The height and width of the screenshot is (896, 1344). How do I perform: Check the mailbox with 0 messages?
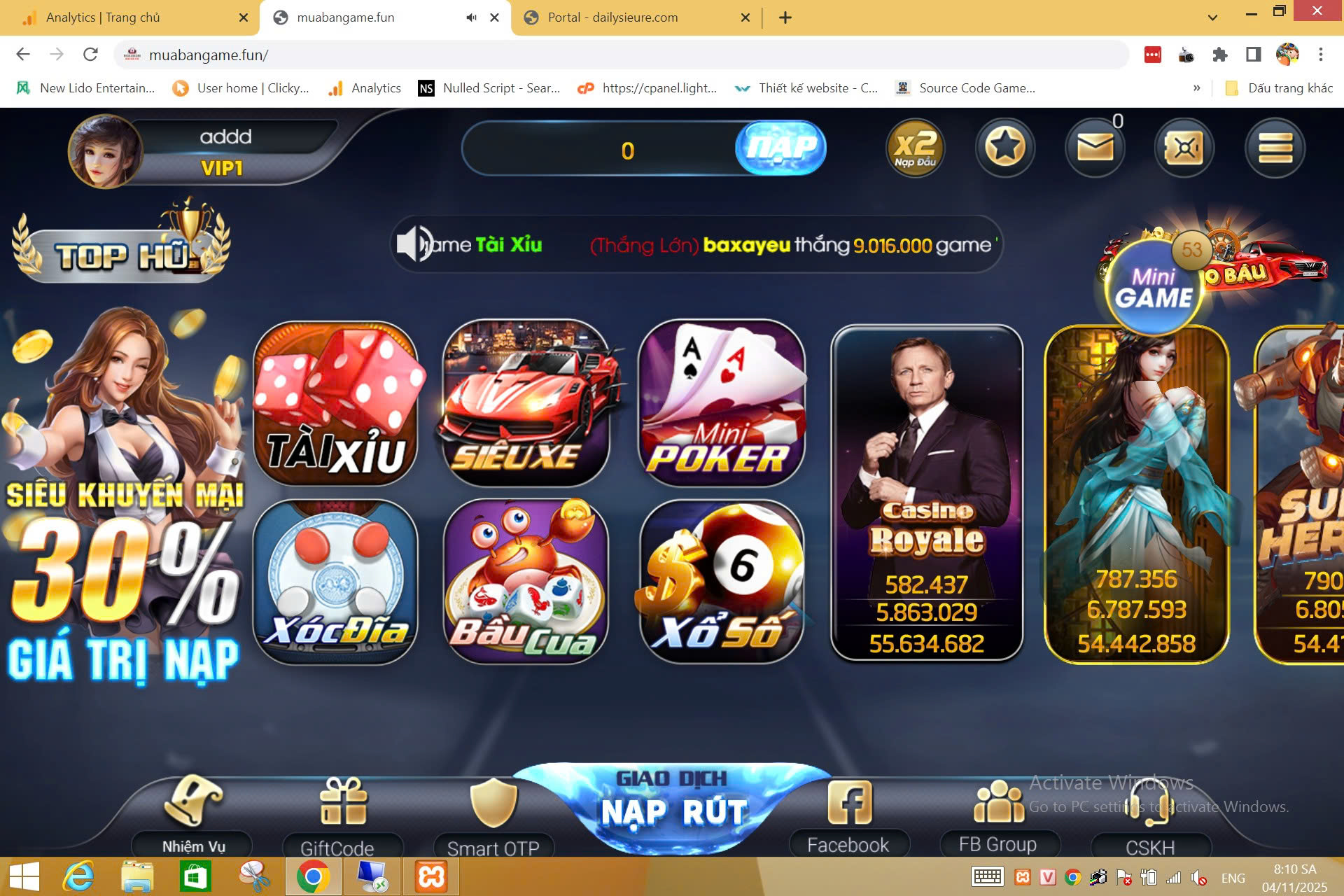coord(1094,148)
